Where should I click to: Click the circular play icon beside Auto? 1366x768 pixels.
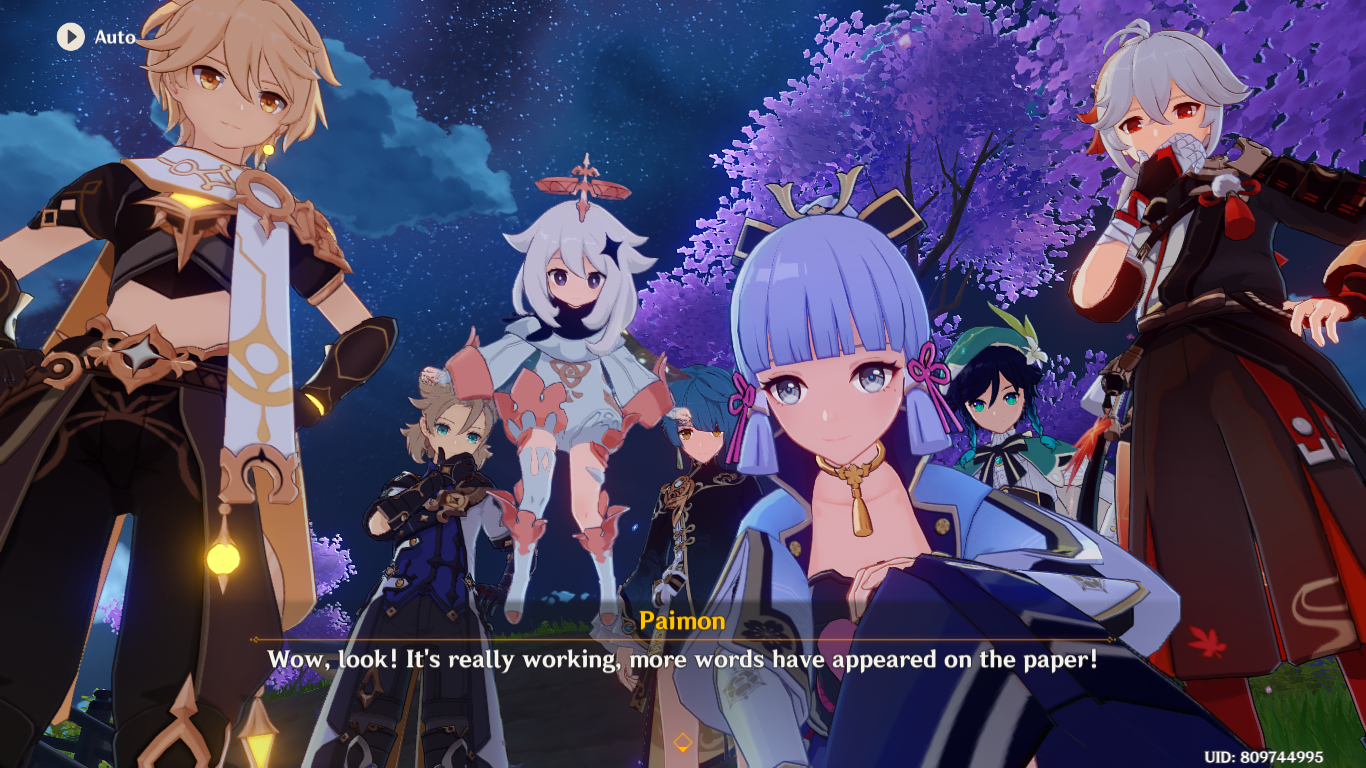tap(69, 36)
